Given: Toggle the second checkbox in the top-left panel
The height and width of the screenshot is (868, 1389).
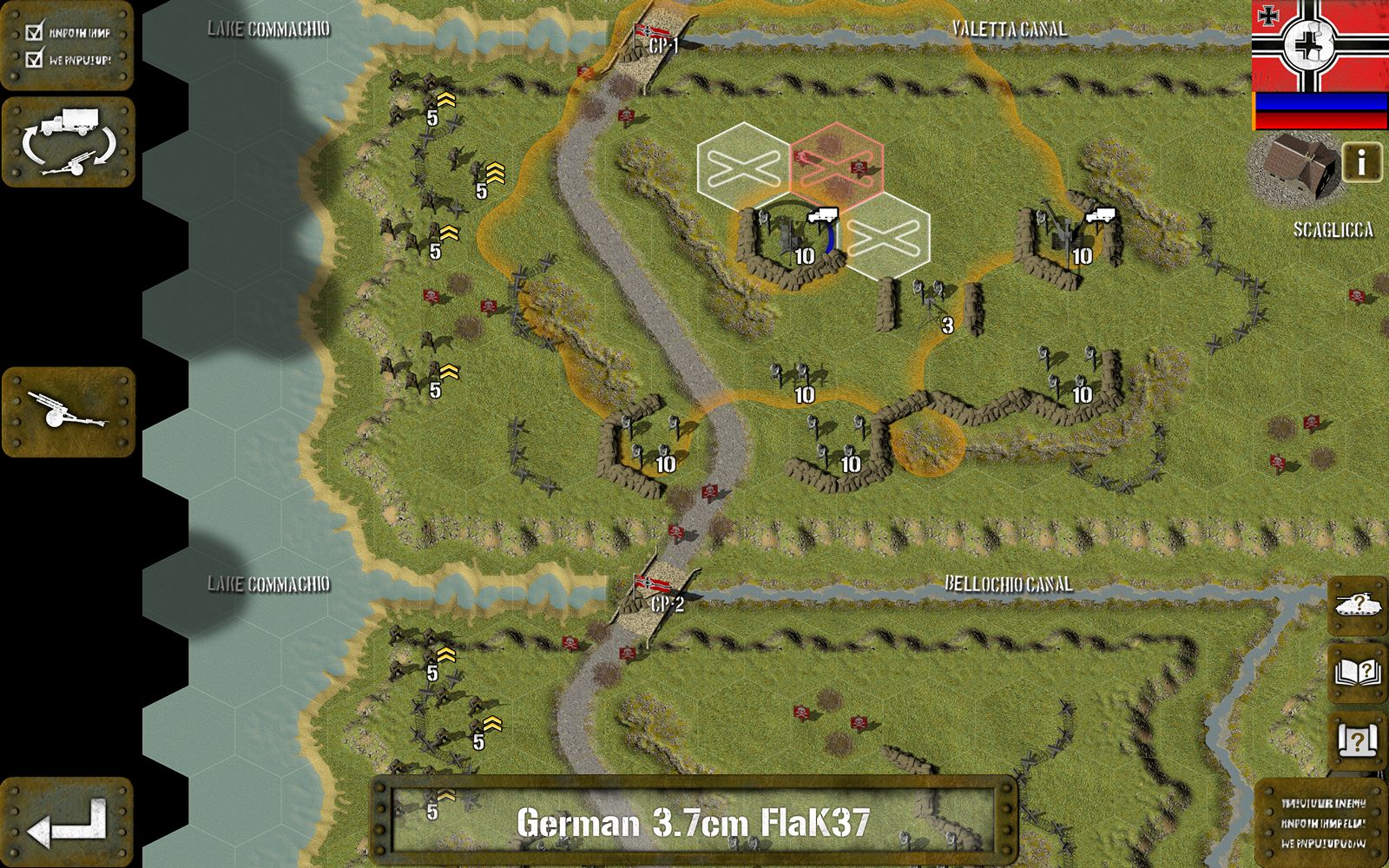Looking at the screenshot, I should tap(35, 60).
